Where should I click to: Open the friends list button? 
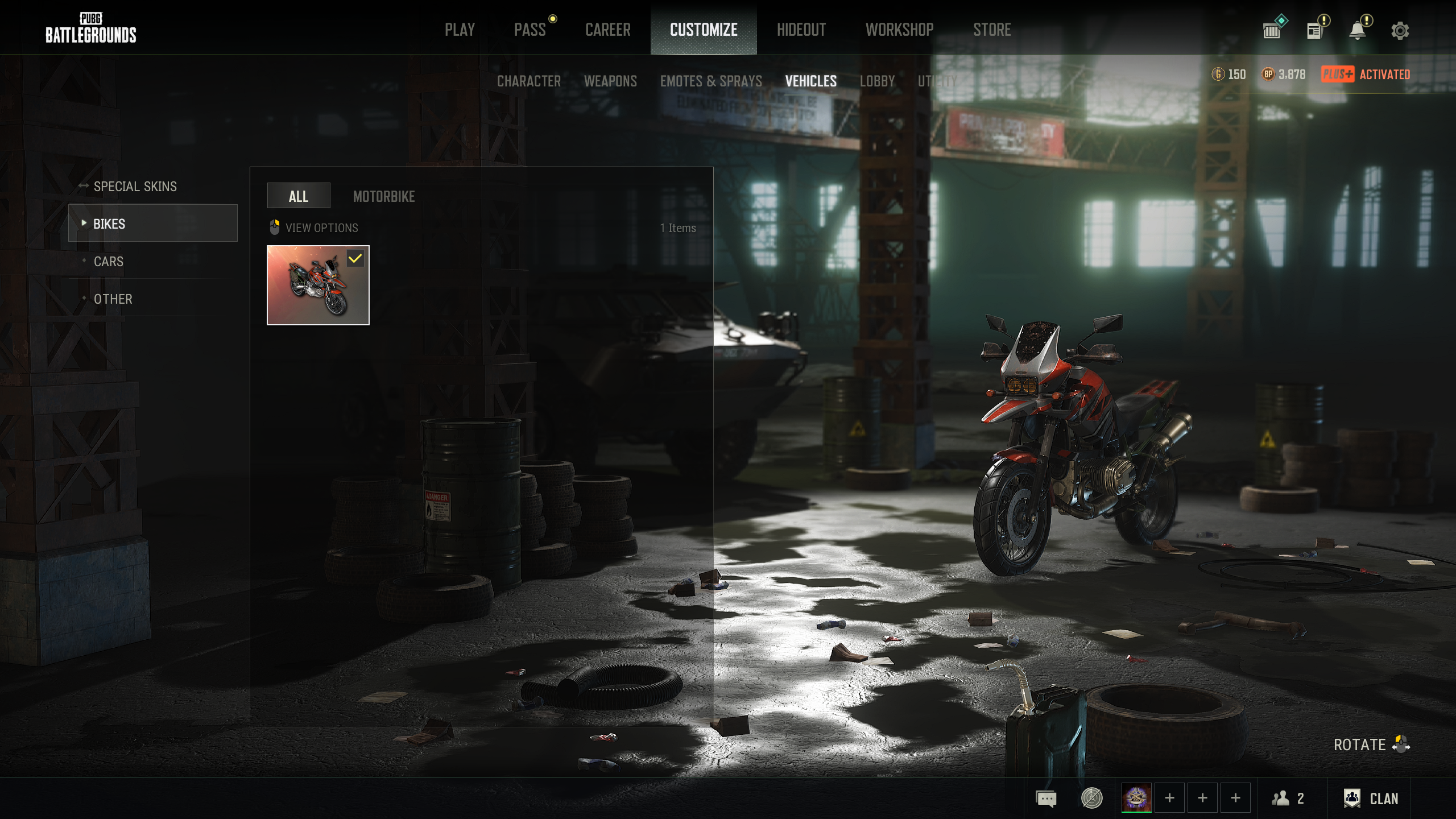[x=1288, y=799]
